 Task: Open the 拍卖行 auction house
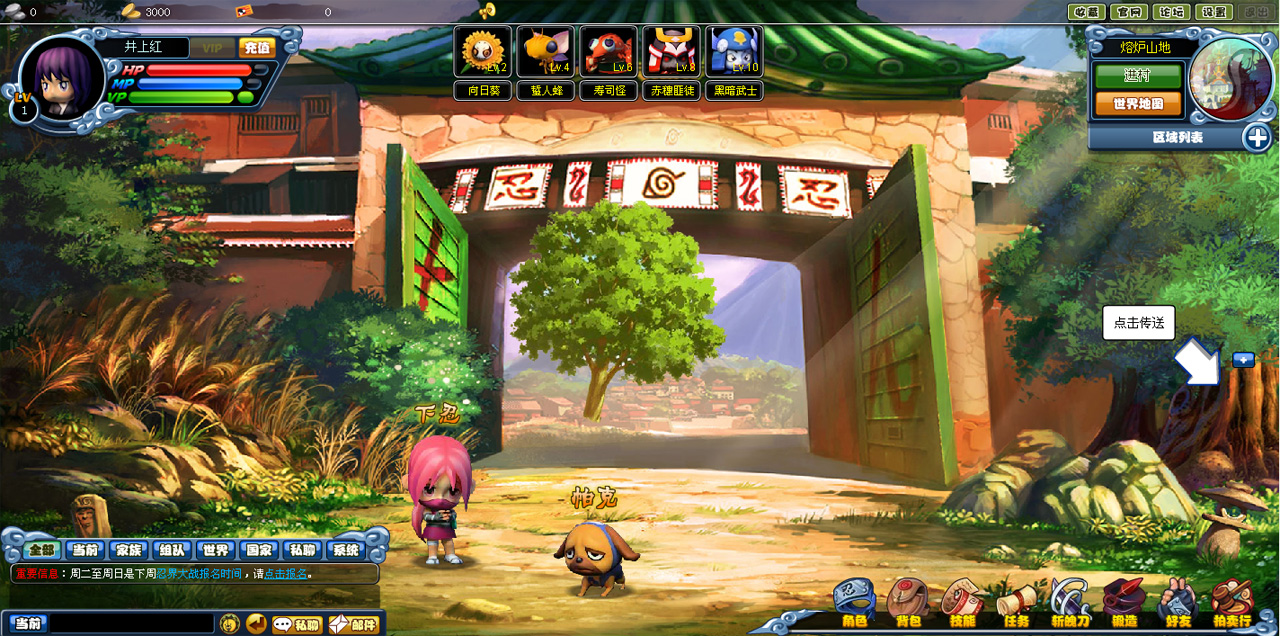[1231, 603]
